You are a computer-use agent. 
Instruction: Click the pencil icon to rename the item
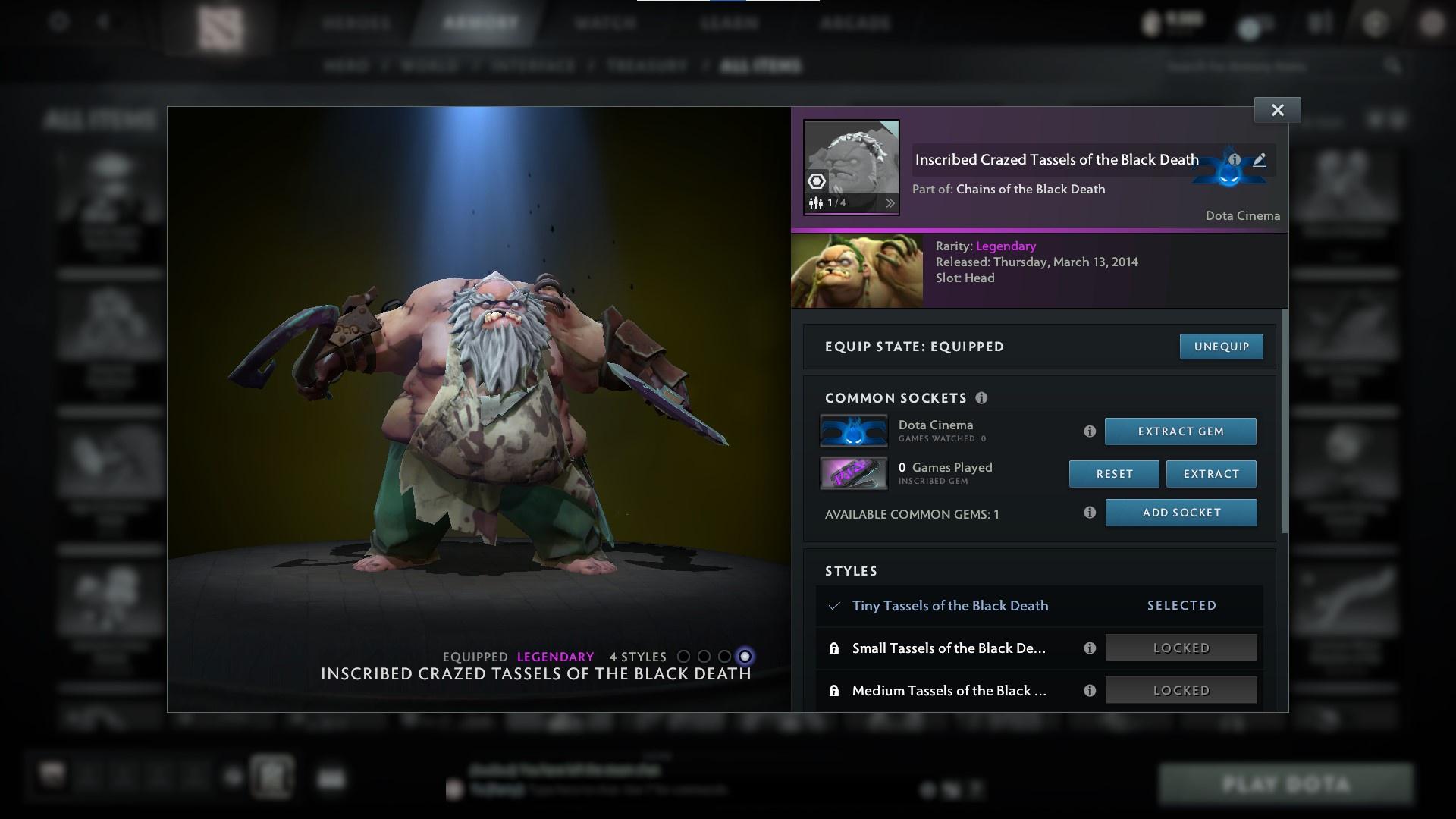(x=1259, y=160)
